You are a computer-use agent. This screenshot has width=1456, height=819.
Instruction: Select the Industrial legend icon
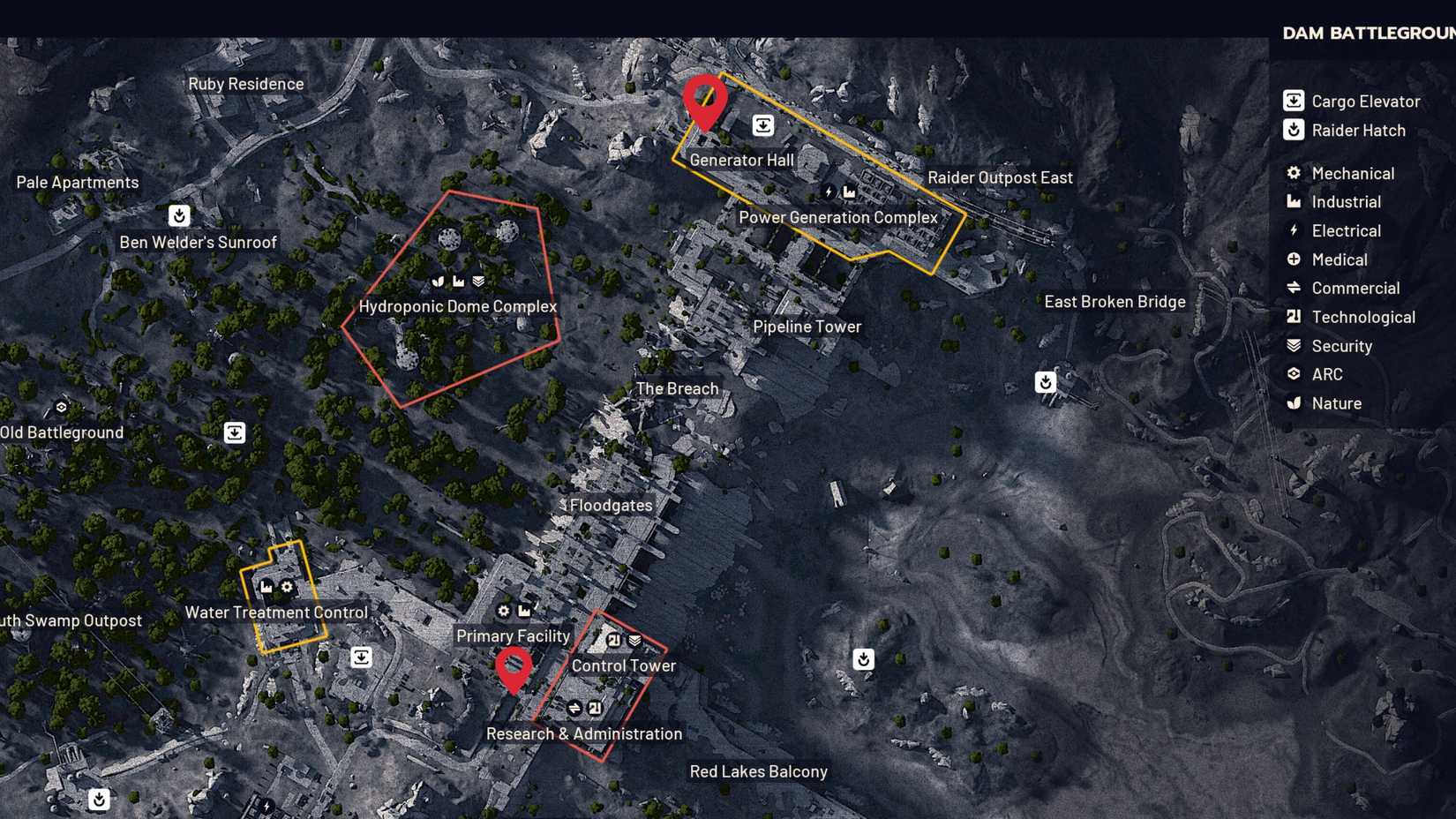click(1294, 201)
